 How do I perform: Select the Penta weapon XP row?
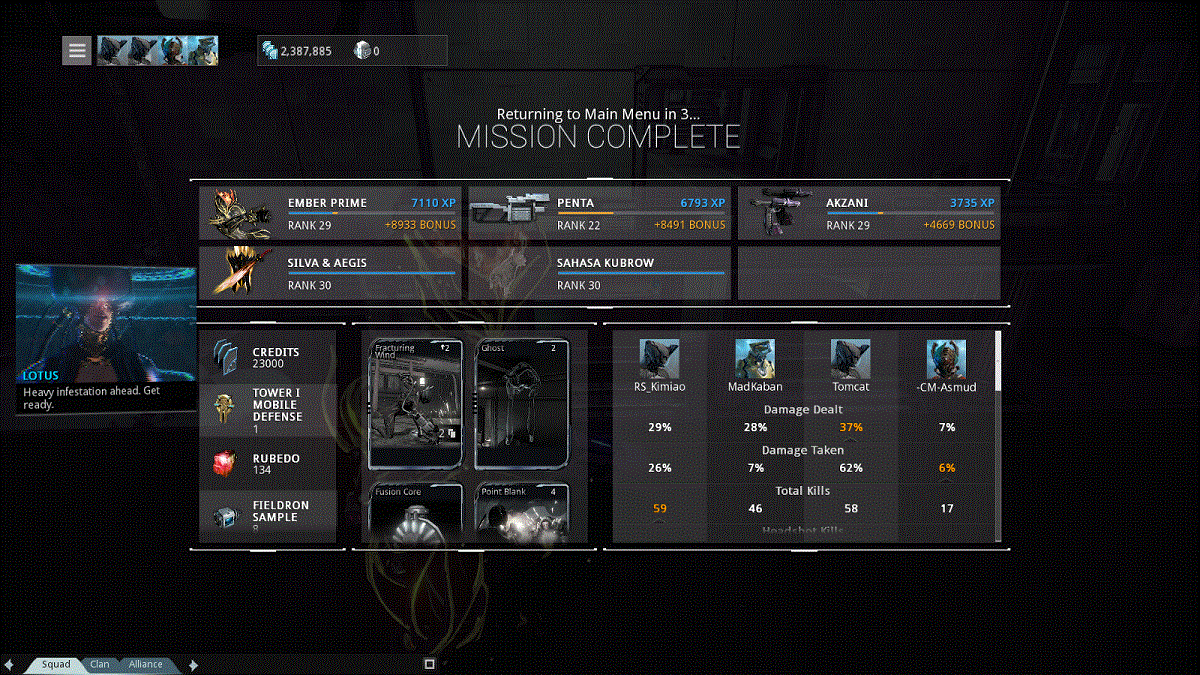[599, 213]
